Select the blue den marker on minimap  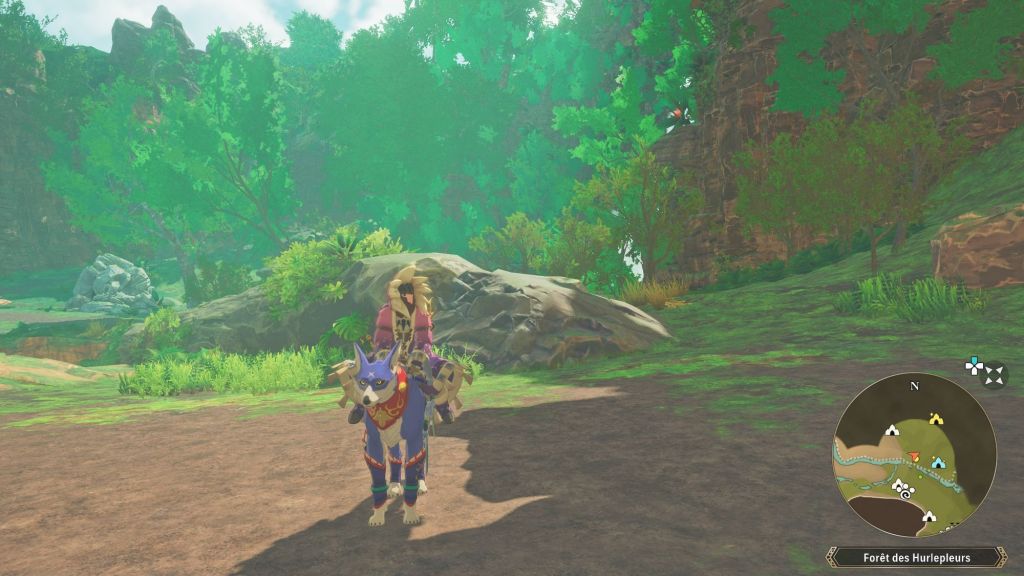click(938, 463)
